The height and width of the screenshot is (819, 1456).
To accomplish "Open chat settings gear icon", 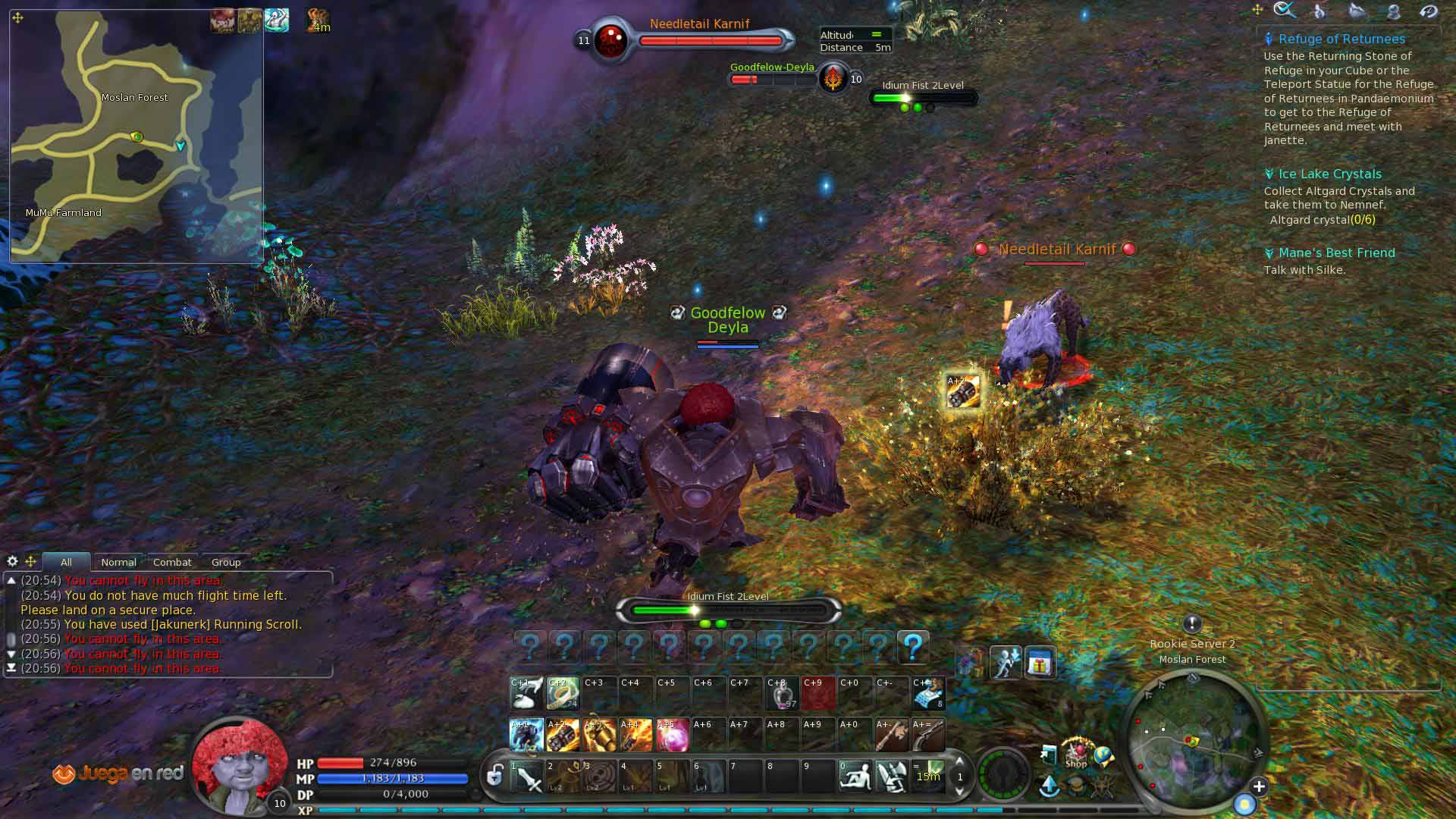I will 12,561.
